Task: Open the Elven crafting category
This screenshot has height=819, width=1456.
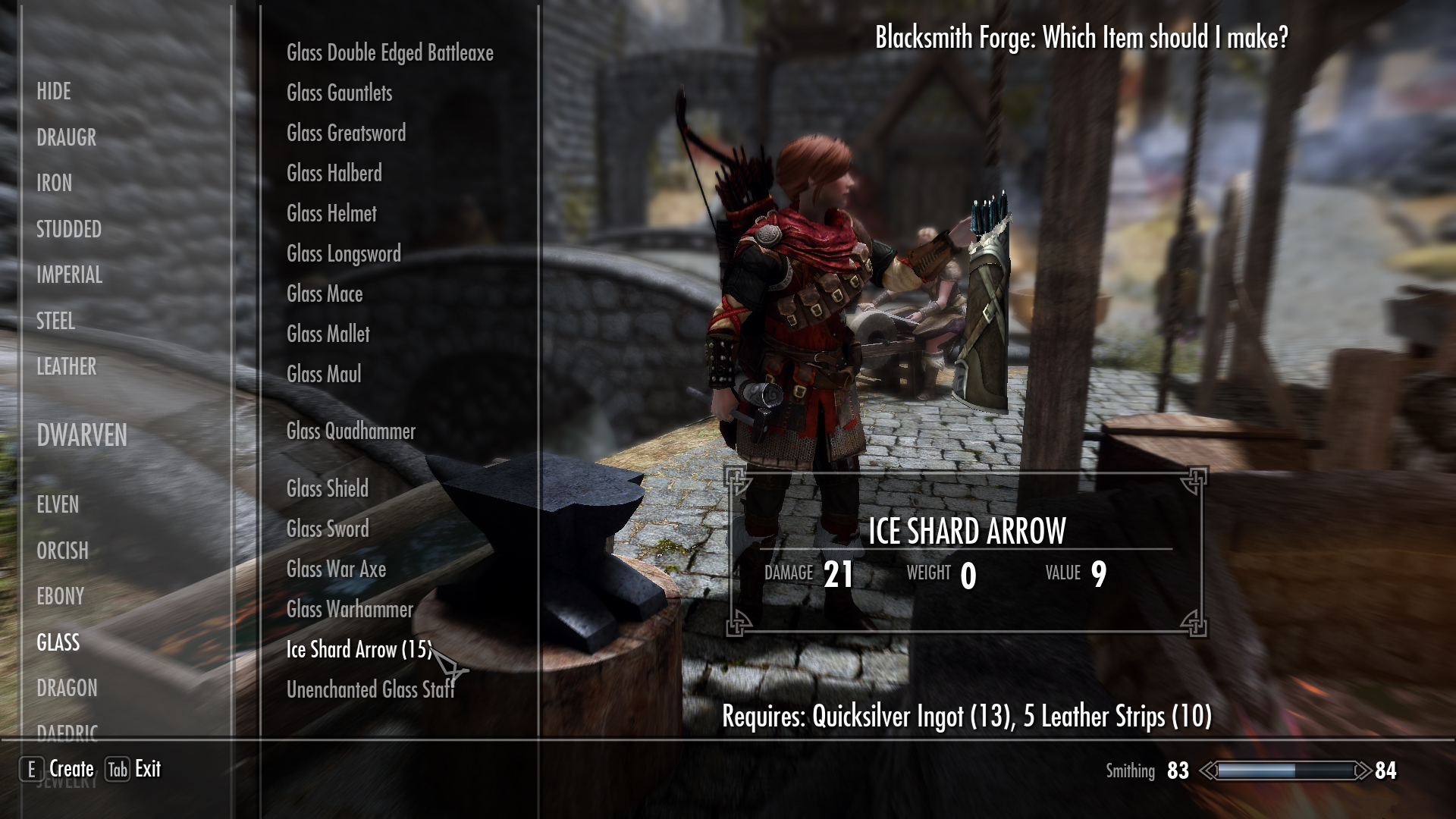Action: (x=58, y=505)
